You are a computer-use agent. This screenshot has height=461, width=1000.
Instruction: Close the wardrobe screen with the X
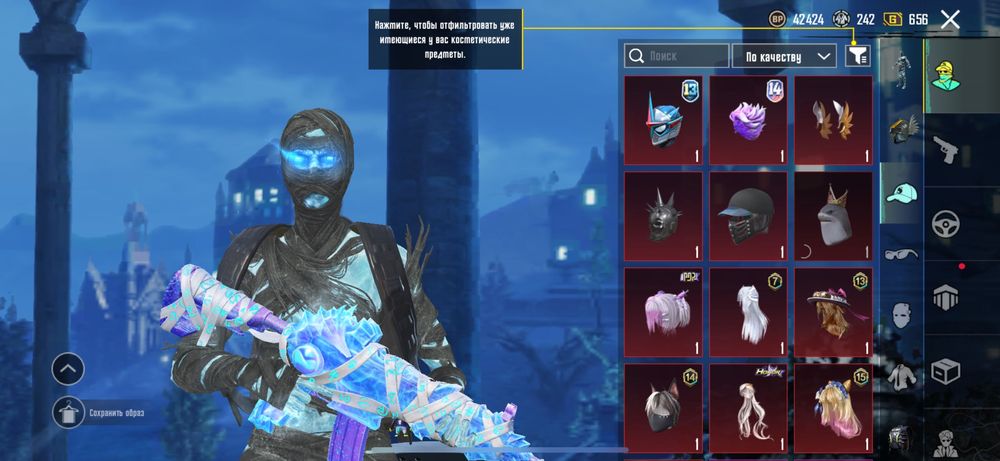950,19
